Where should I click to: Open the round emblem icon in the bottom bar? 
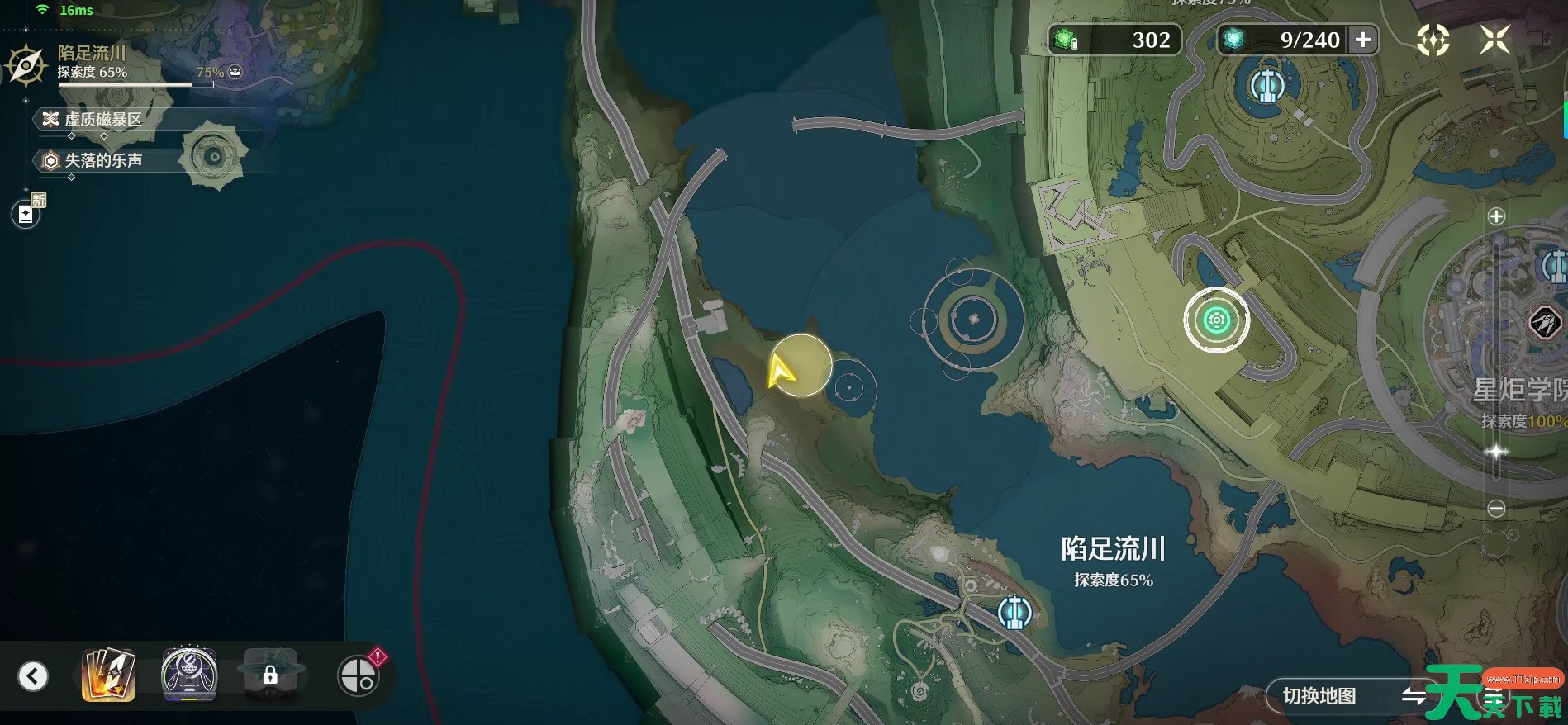tap(189, 675)
